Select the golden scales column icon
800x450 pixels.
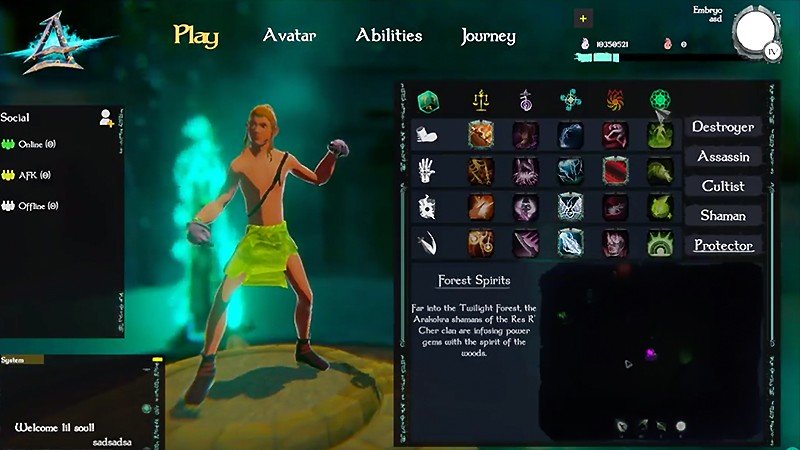pos(481,101)
